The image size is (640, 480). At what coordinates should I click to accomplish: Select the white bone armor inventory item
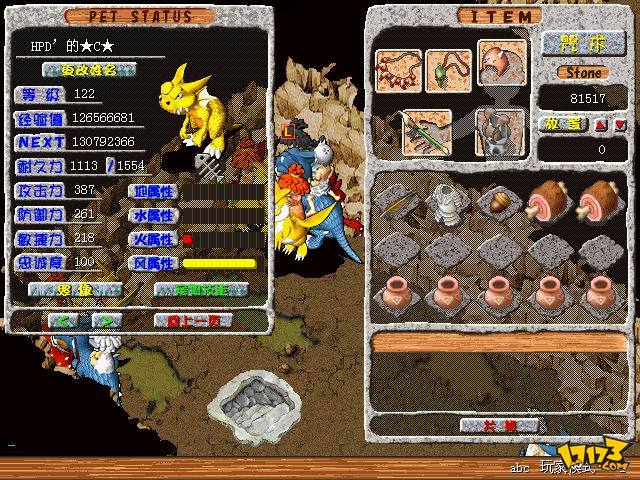pyautogui.click(x=442, y=197)
